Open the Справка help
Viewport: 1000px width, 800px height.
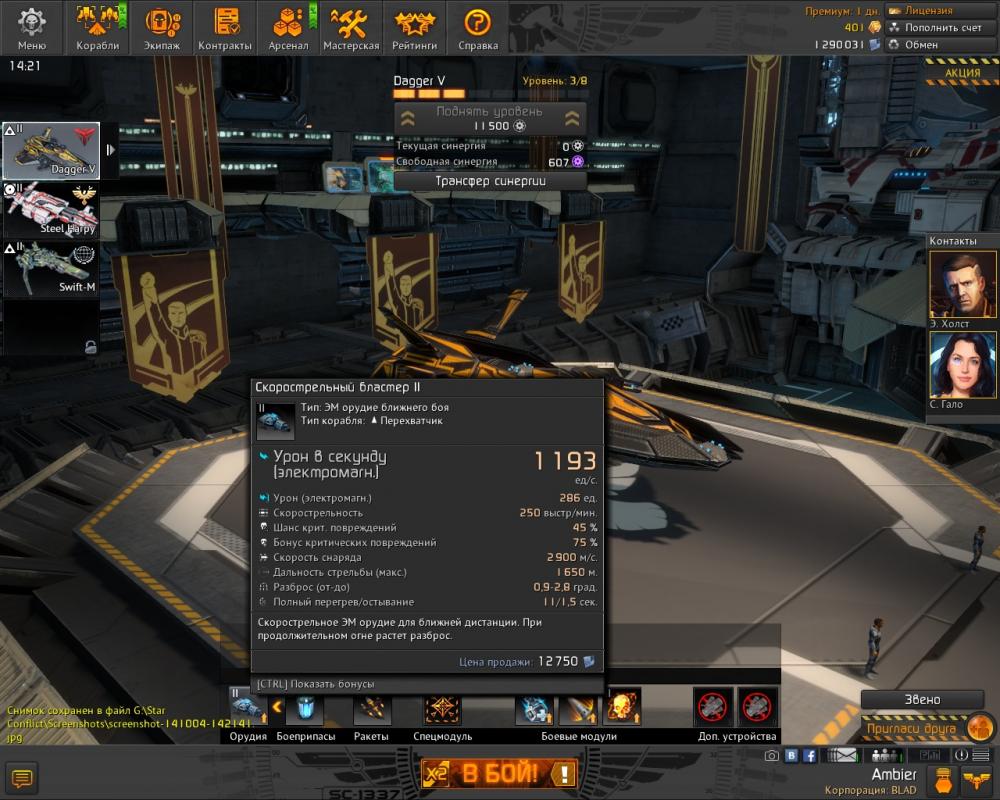pos(478,27)
